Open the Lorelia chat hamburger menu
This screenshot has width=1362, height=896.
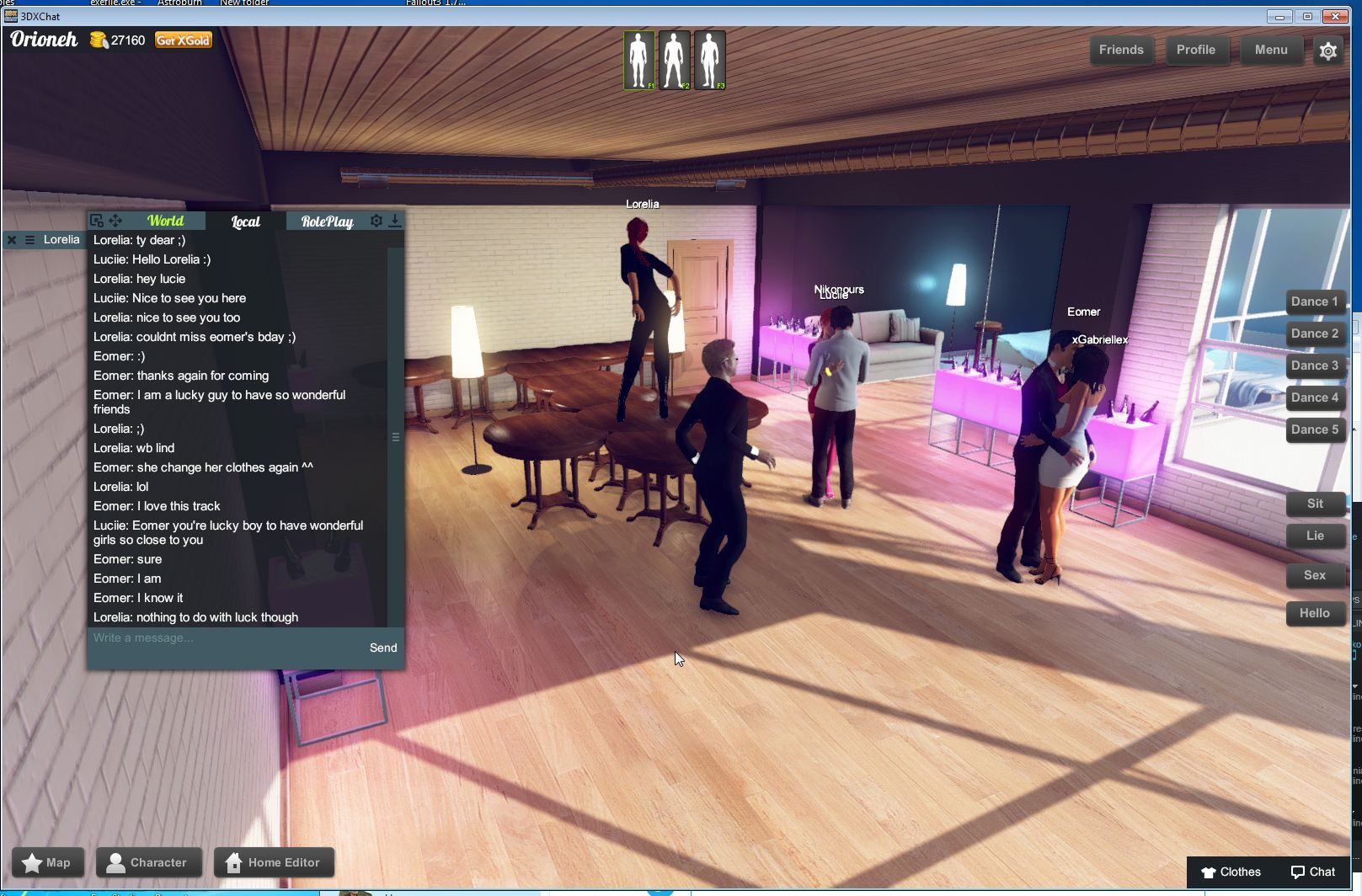coord(31,239)
